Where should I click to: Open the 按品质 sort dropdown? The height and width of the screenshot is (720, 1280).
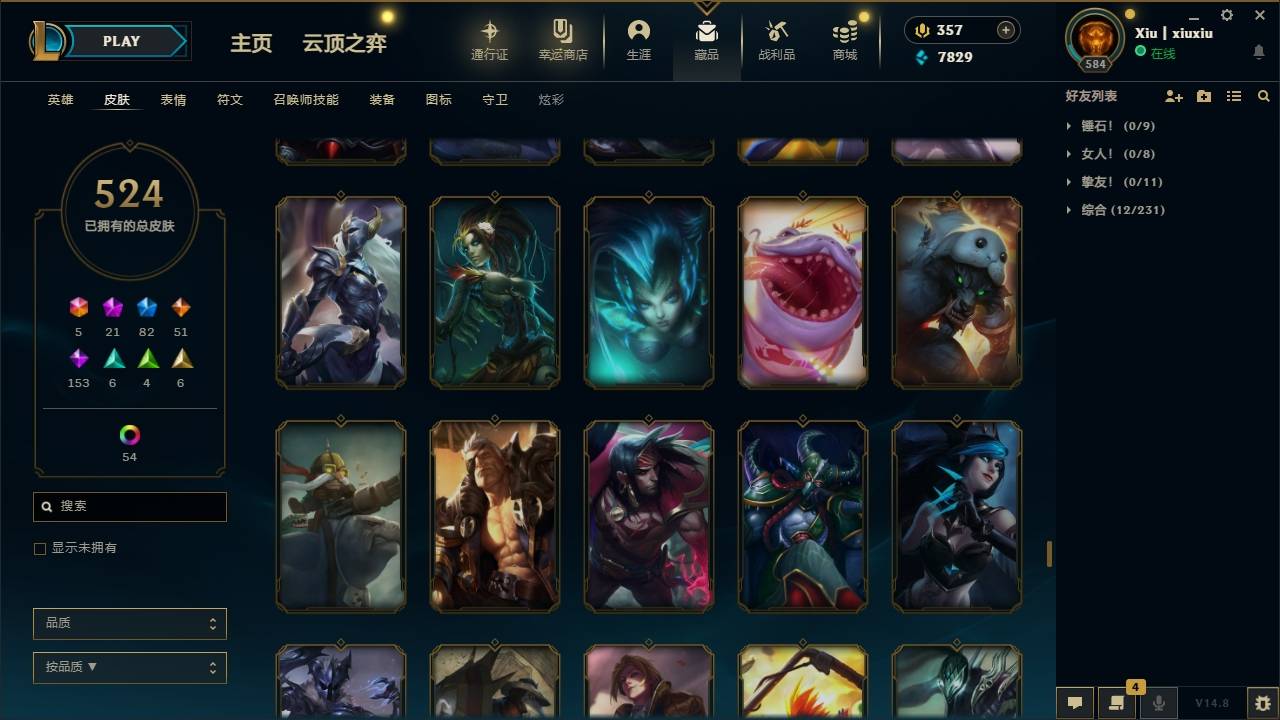coord(129,667)
